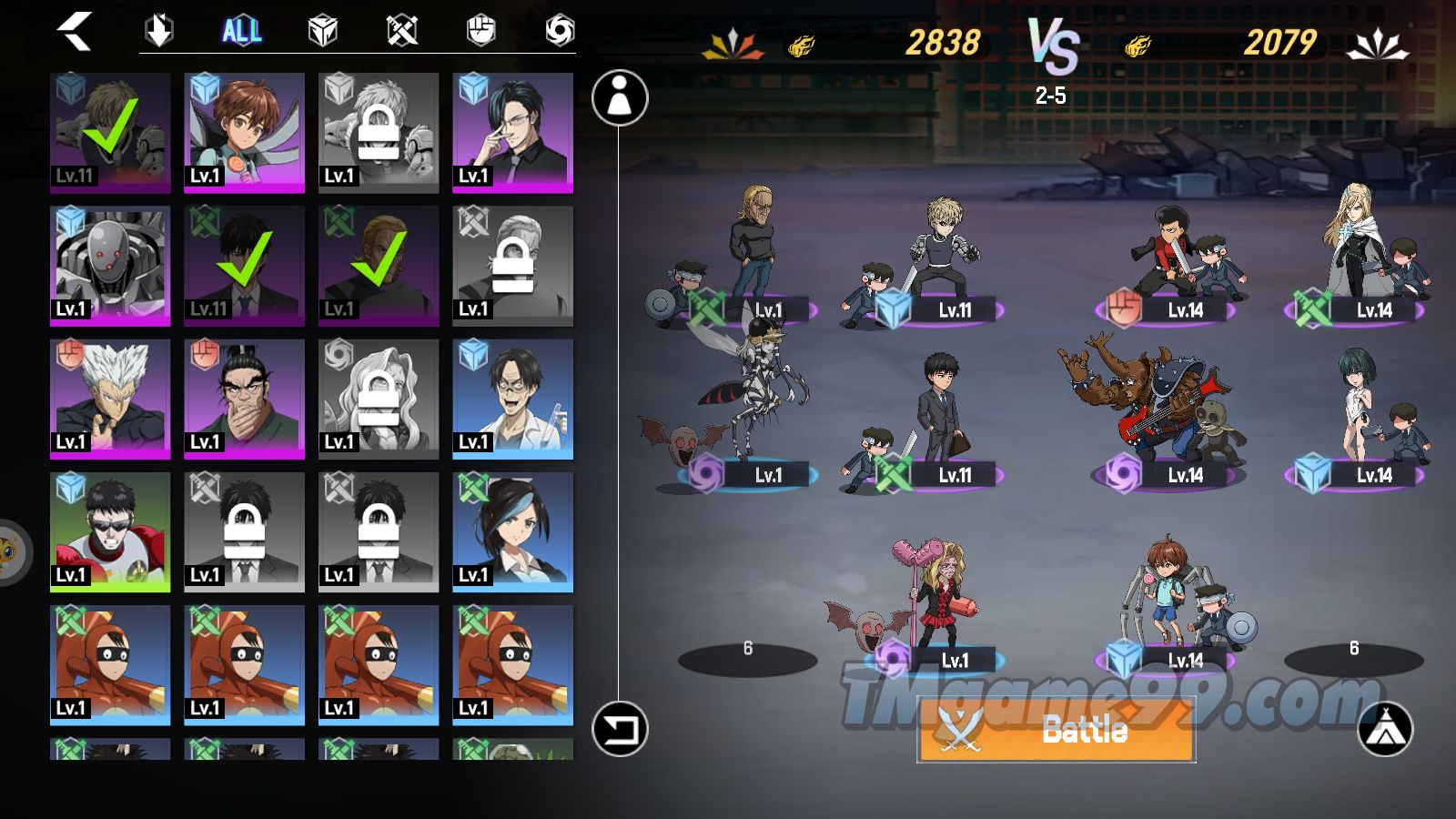Filter heroes by the cube type icon
Screen dimensions: 1456x819
point(323,32)
